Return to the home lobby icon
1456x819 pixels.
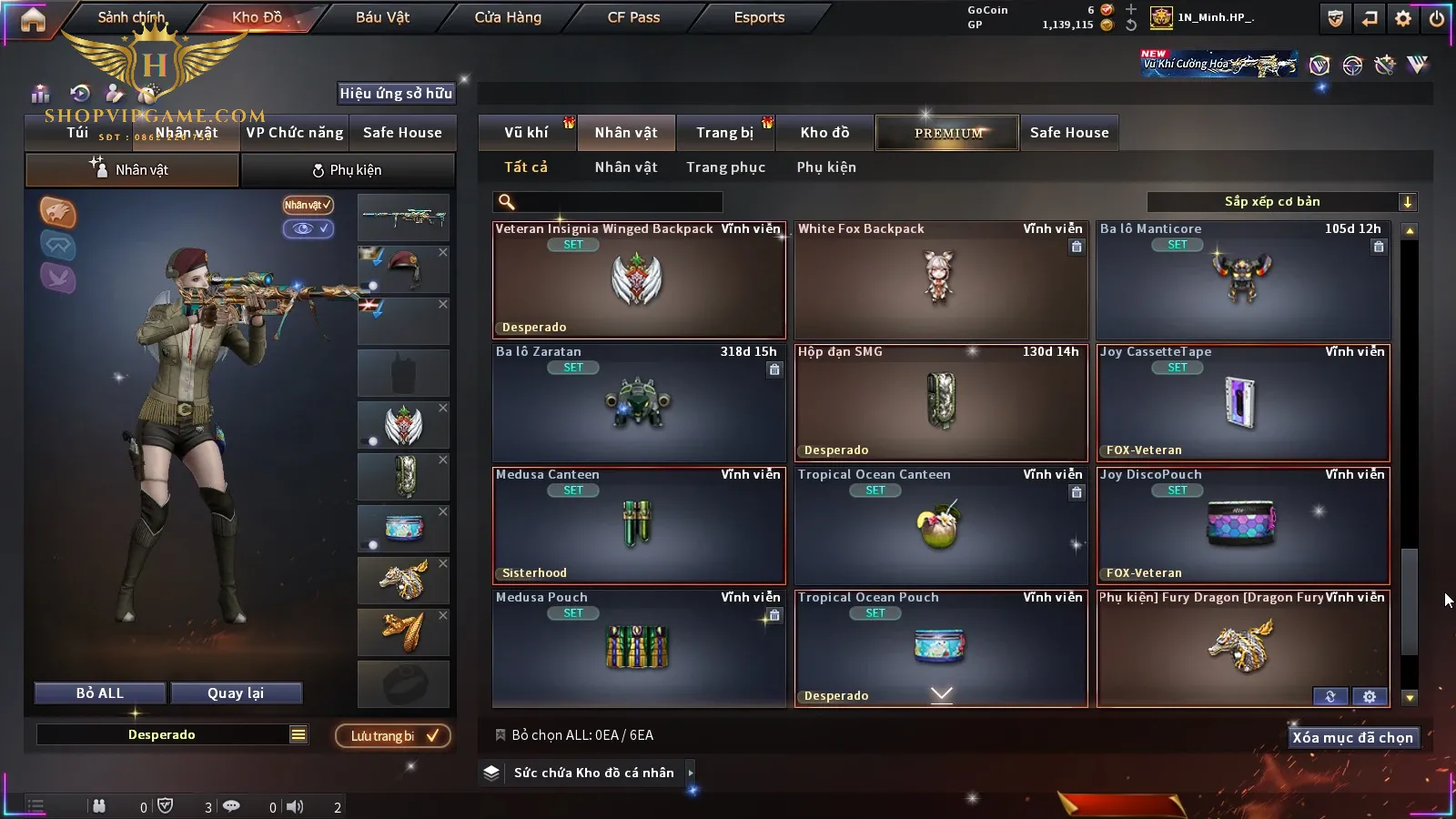(x=33, y=19)
